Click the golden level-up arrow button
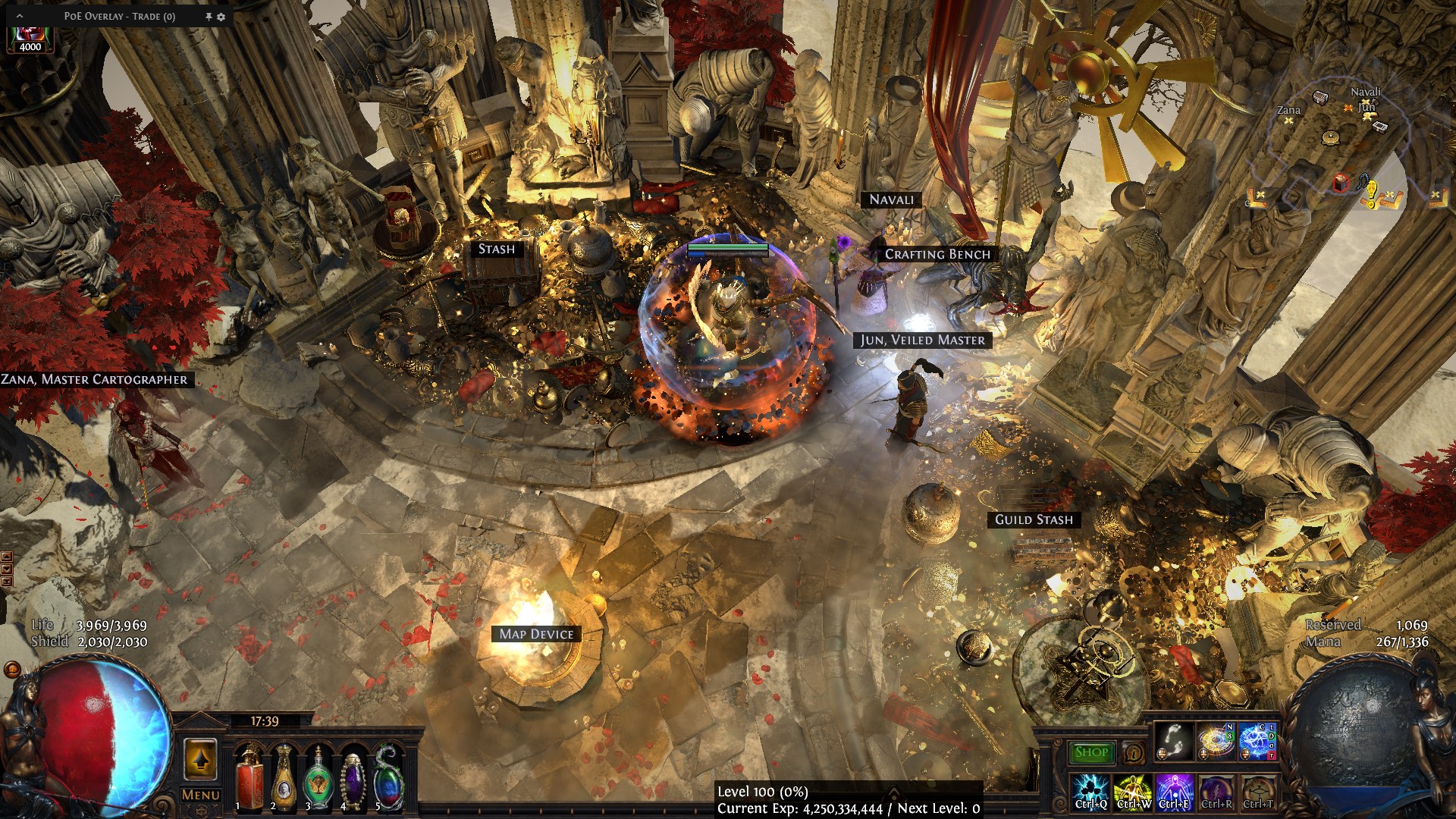1456x819 pixels. pos(200,758)
